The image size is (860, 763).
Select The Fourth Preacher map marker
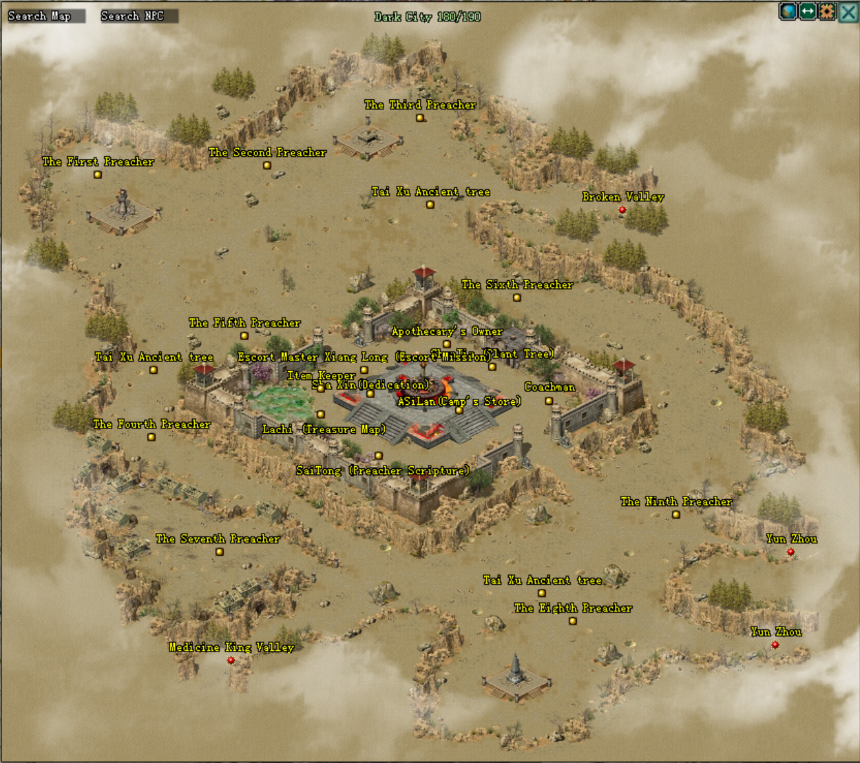[x=151, y=437]
